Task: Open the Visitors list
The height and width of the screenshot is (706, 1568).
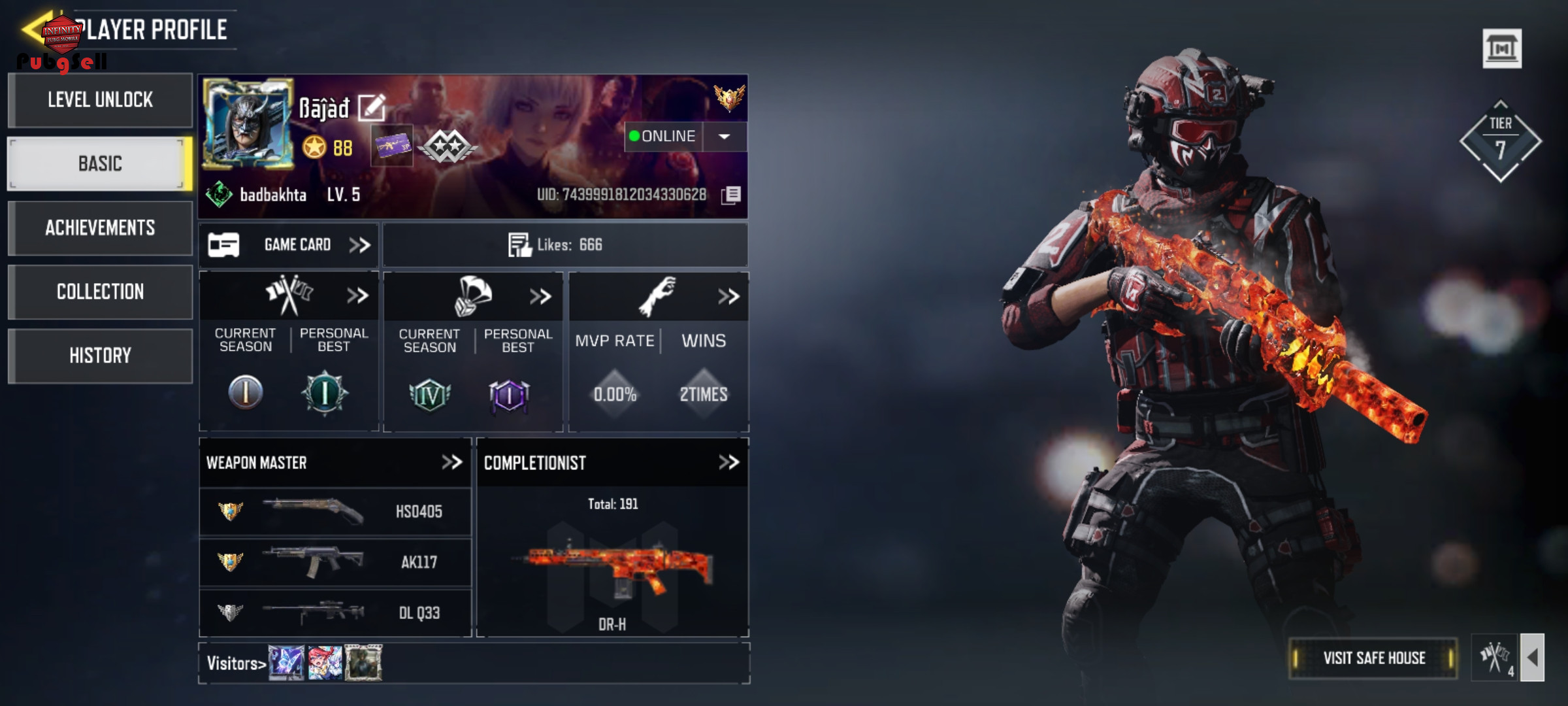Action: click(x=236, y=664)
